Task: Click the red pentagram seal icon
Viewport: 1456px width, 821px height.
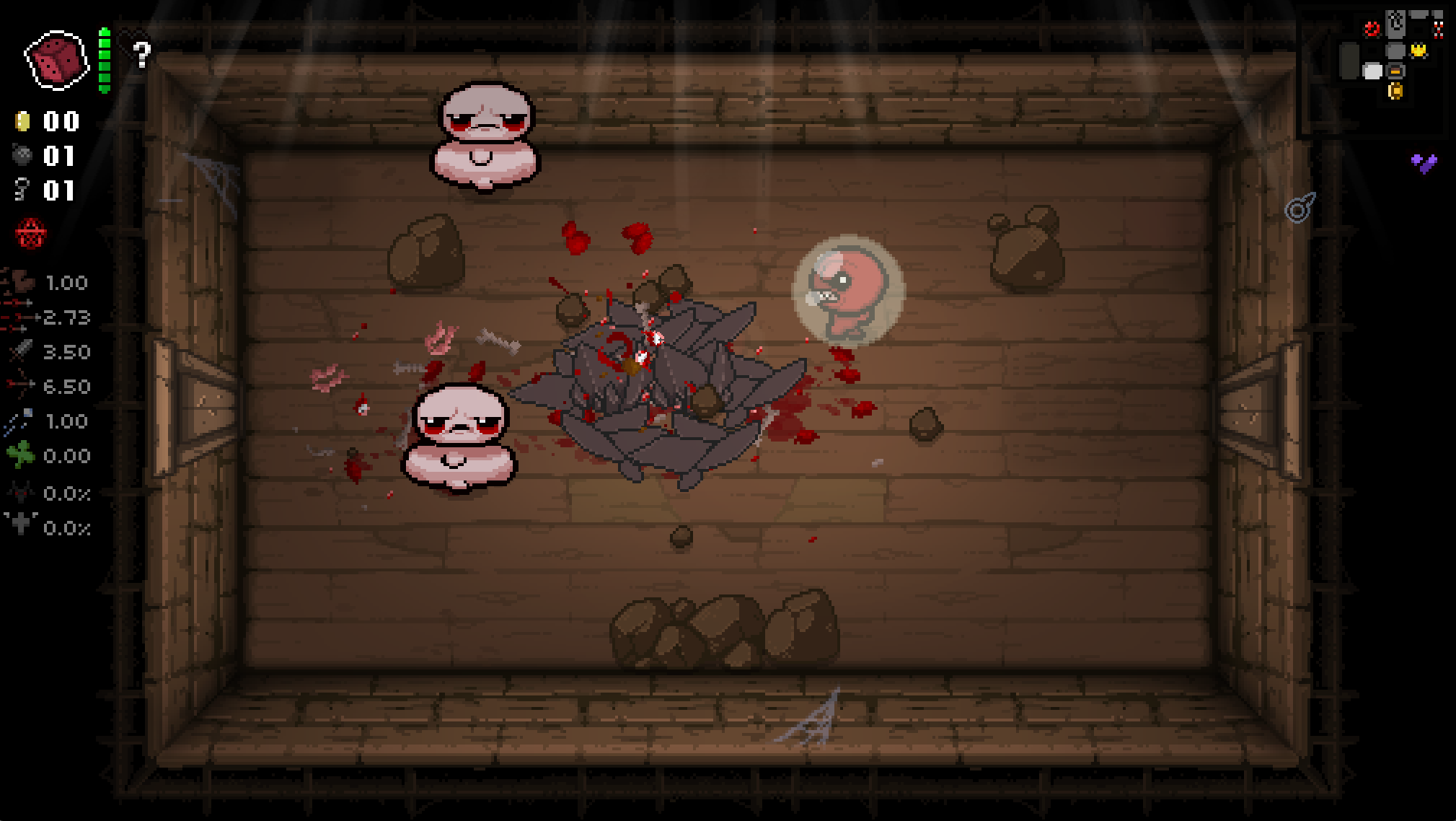Action: pos(30,232)
